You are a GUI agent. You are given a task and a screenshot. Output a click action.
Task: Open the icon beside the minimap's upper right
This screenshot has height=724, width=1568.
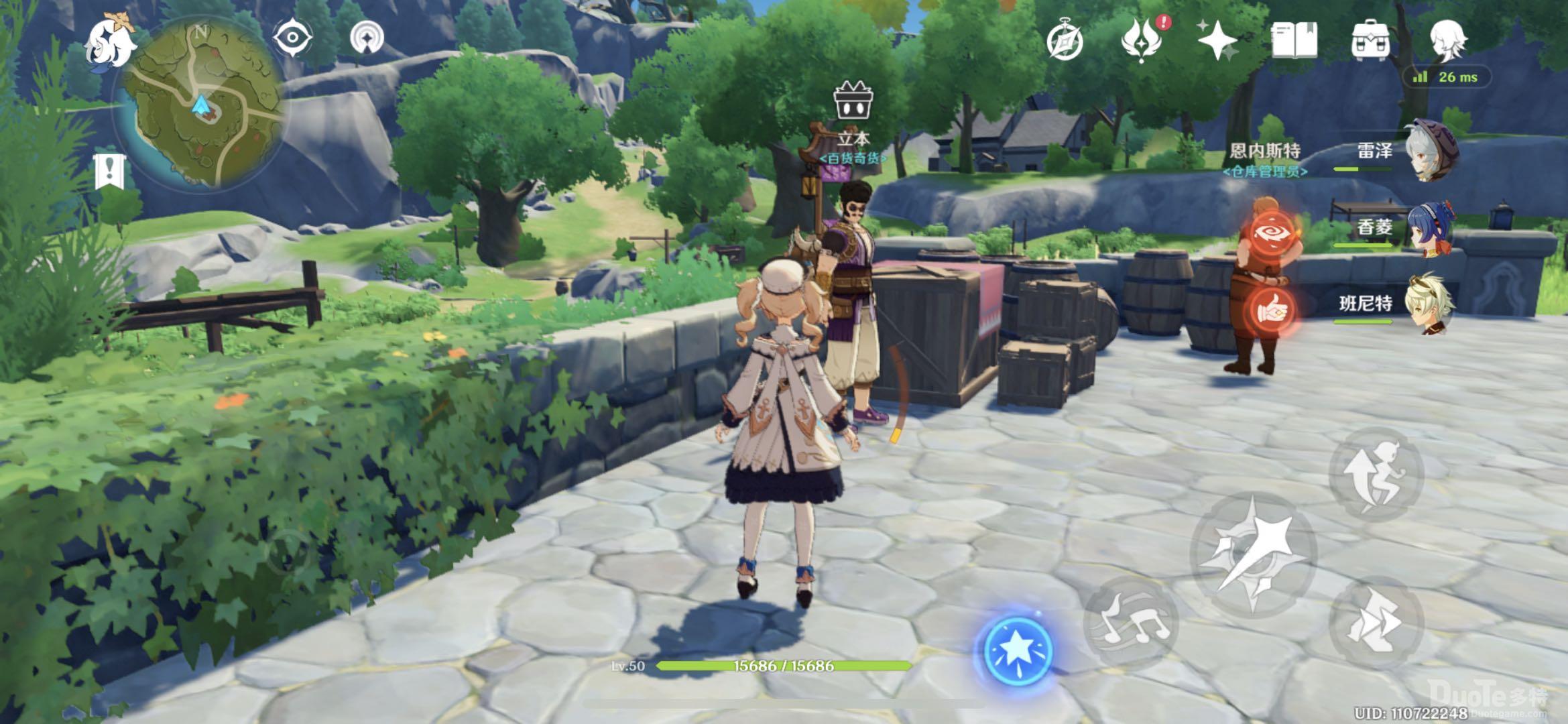367,39
